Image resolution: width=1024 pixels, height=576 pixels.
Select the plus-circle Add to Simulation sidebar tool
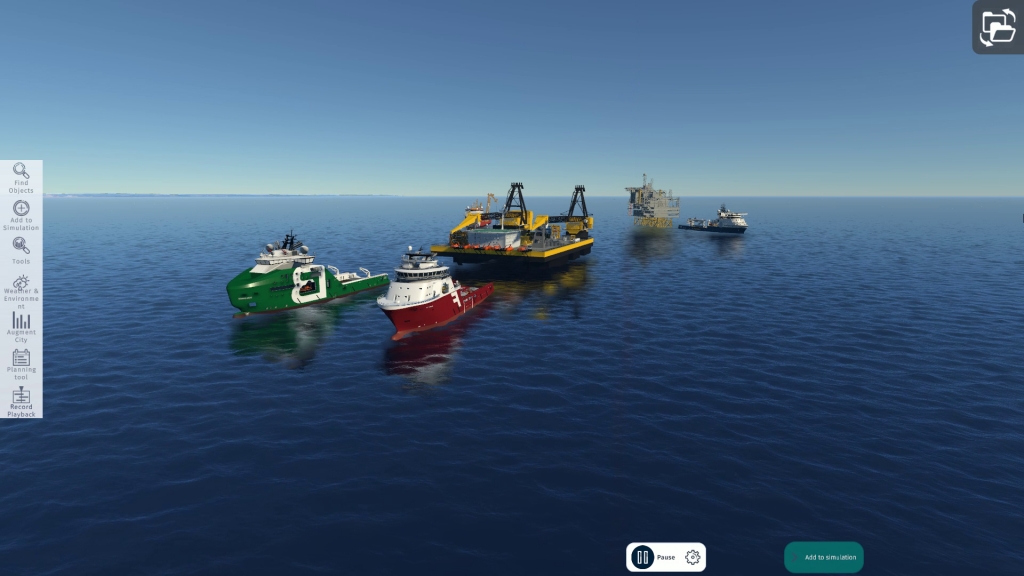click(21, 214)
